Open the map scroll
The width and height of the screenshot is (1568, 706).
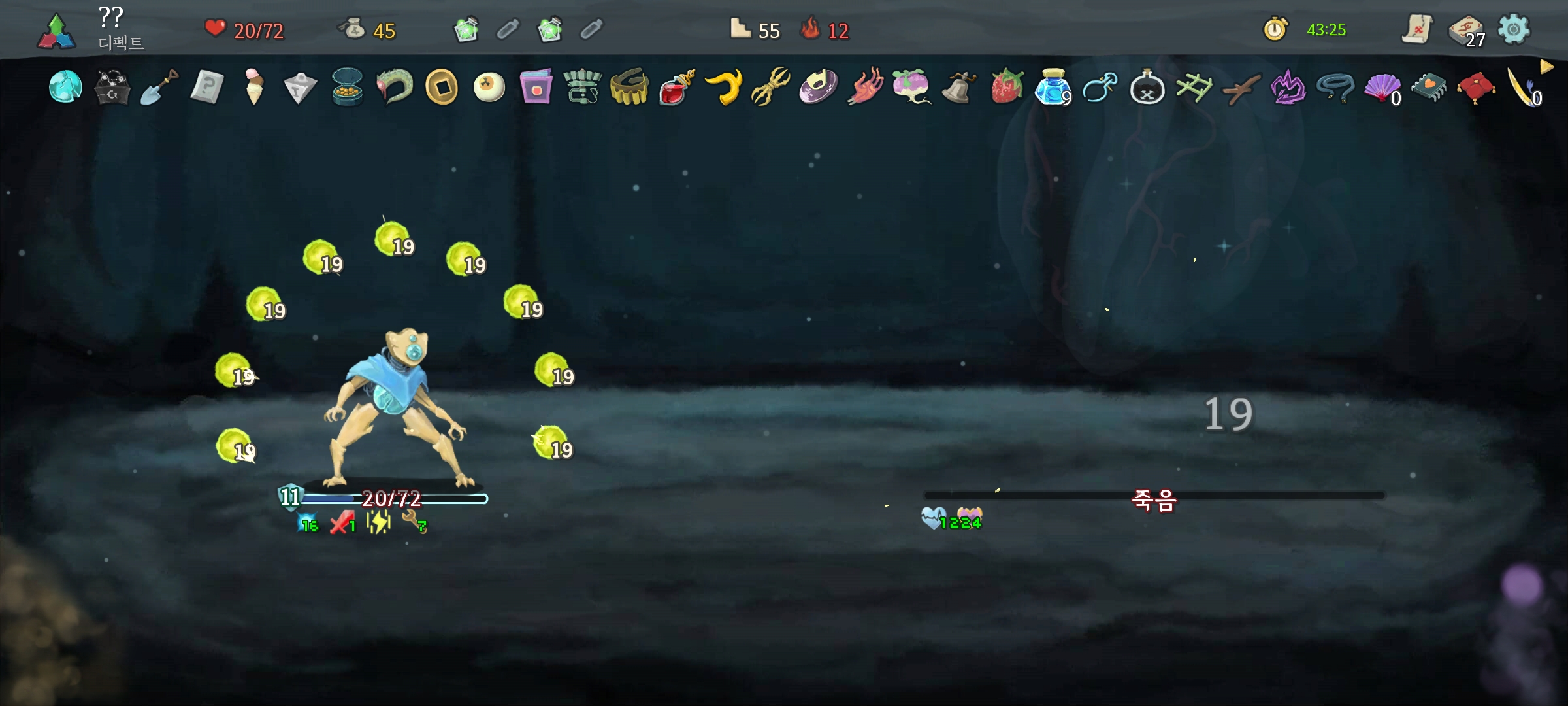click(x=1416, y=29)
